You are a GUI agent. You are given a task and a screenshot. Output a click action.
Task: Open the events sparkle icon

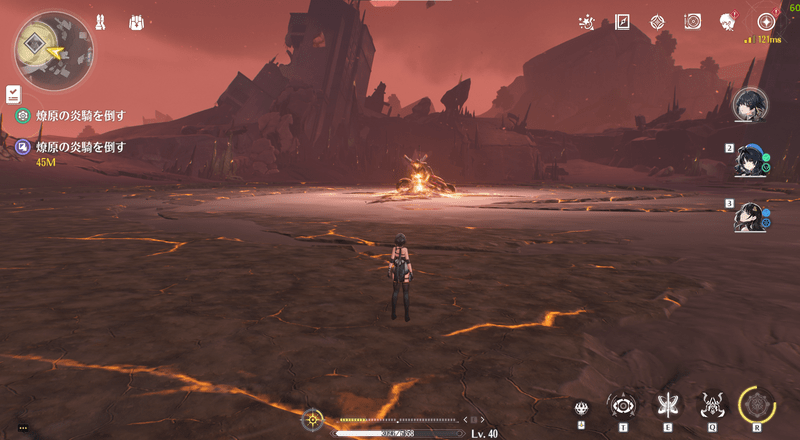click(x=588, y=22)
